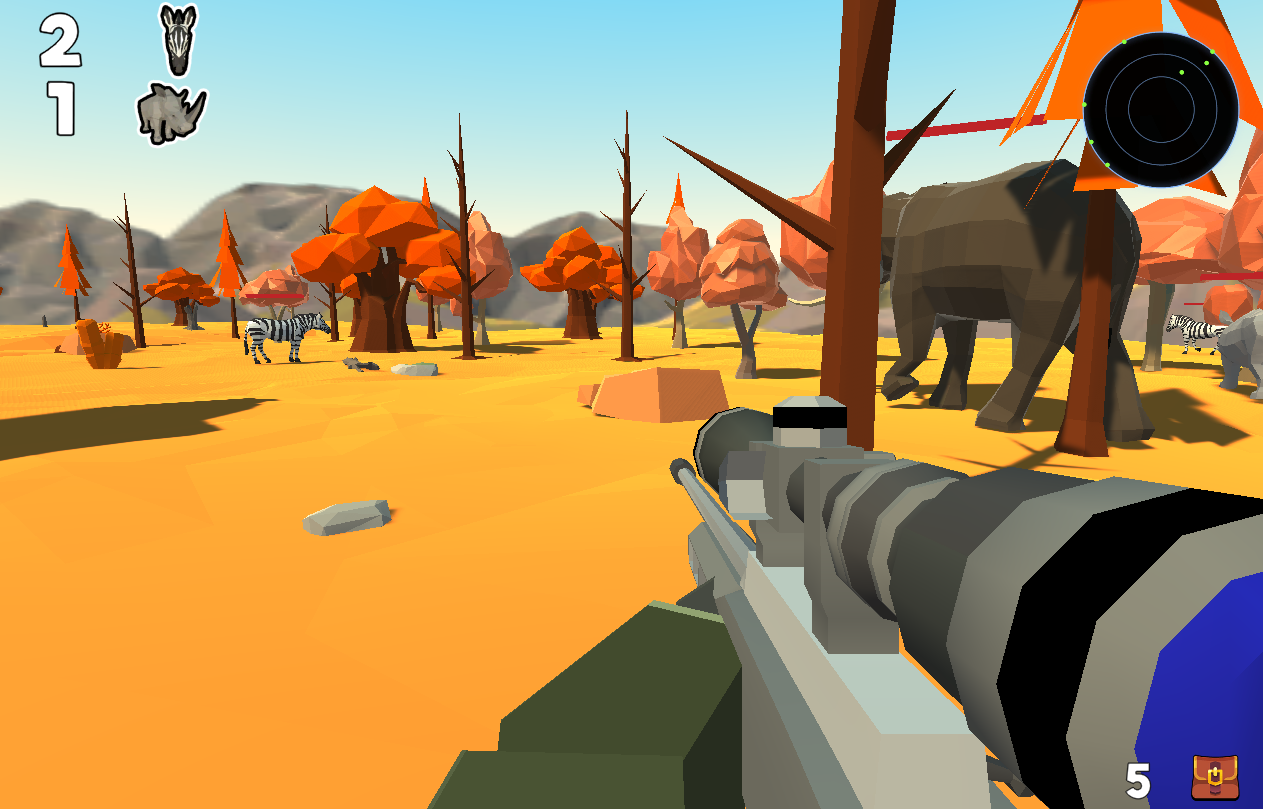Open the backpack inventory icon

point(1214,777)
